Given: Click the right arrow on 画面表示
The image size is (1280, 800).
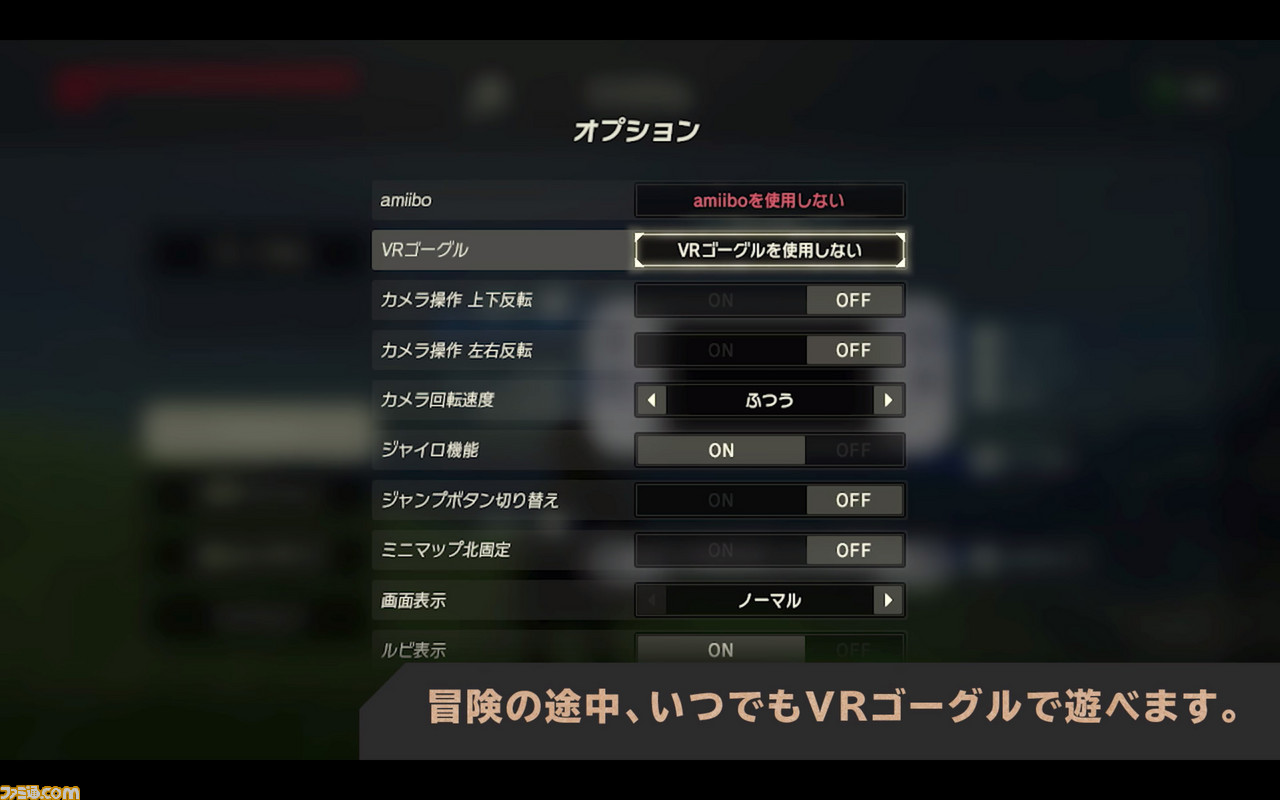Looking at the screenshot, I should 889,600.
